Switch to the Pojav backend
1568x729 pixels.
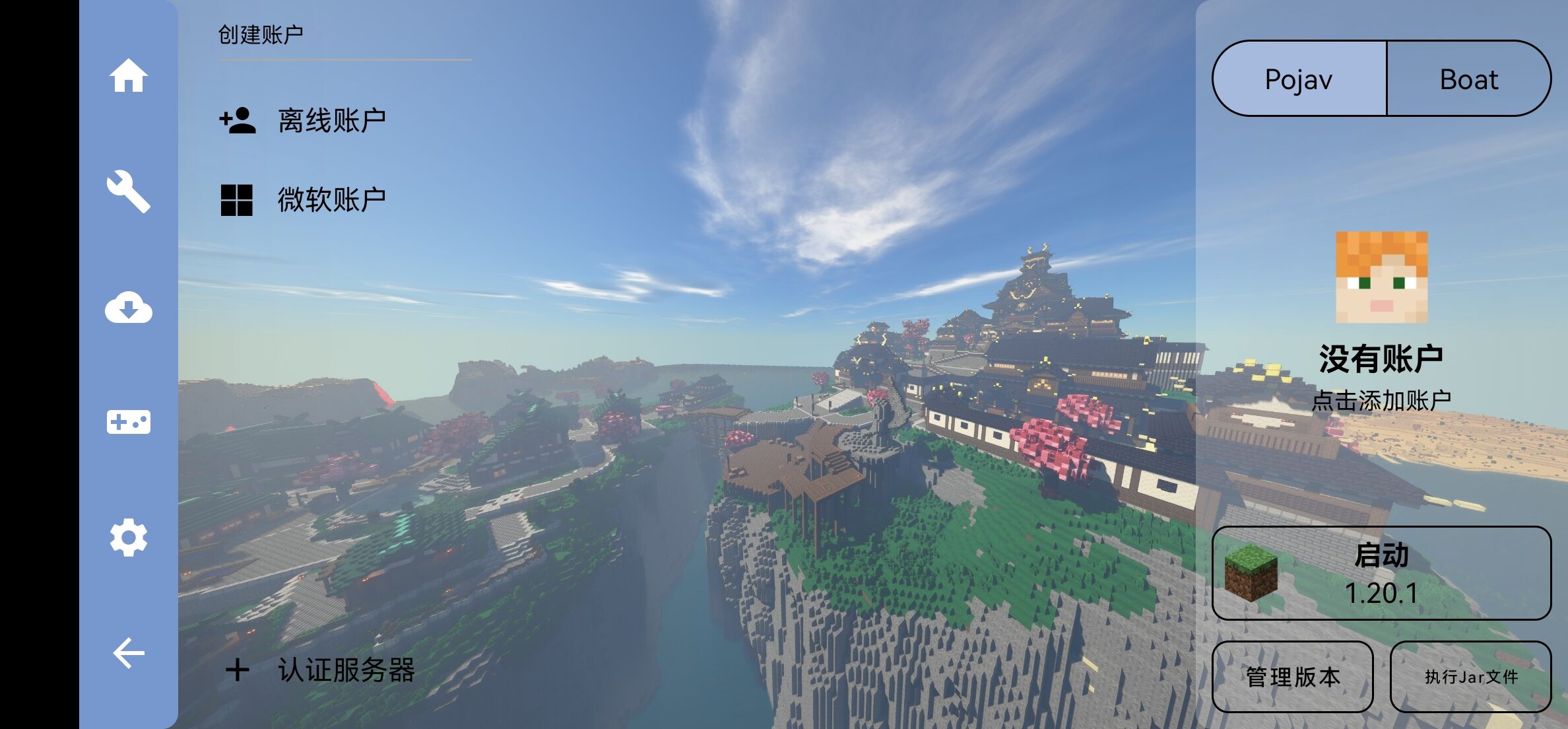point(1299,79)
